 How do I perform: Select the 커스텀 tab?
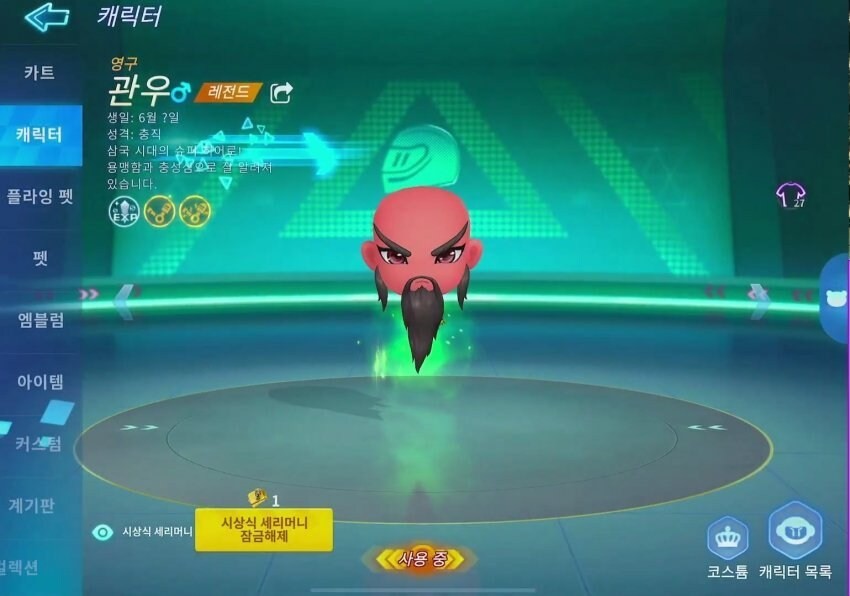point(40,443)
